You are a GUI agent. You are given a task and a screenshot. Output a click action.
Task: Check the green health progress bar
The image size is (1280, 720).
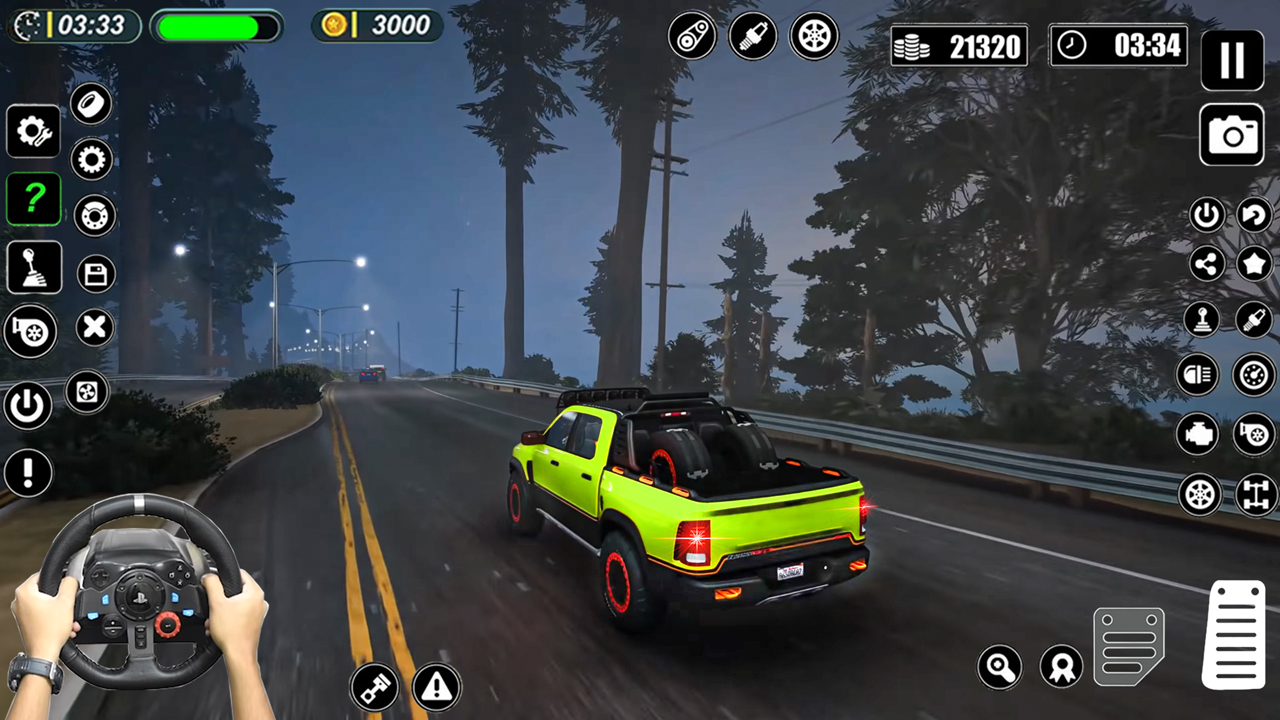coord(215,25)
